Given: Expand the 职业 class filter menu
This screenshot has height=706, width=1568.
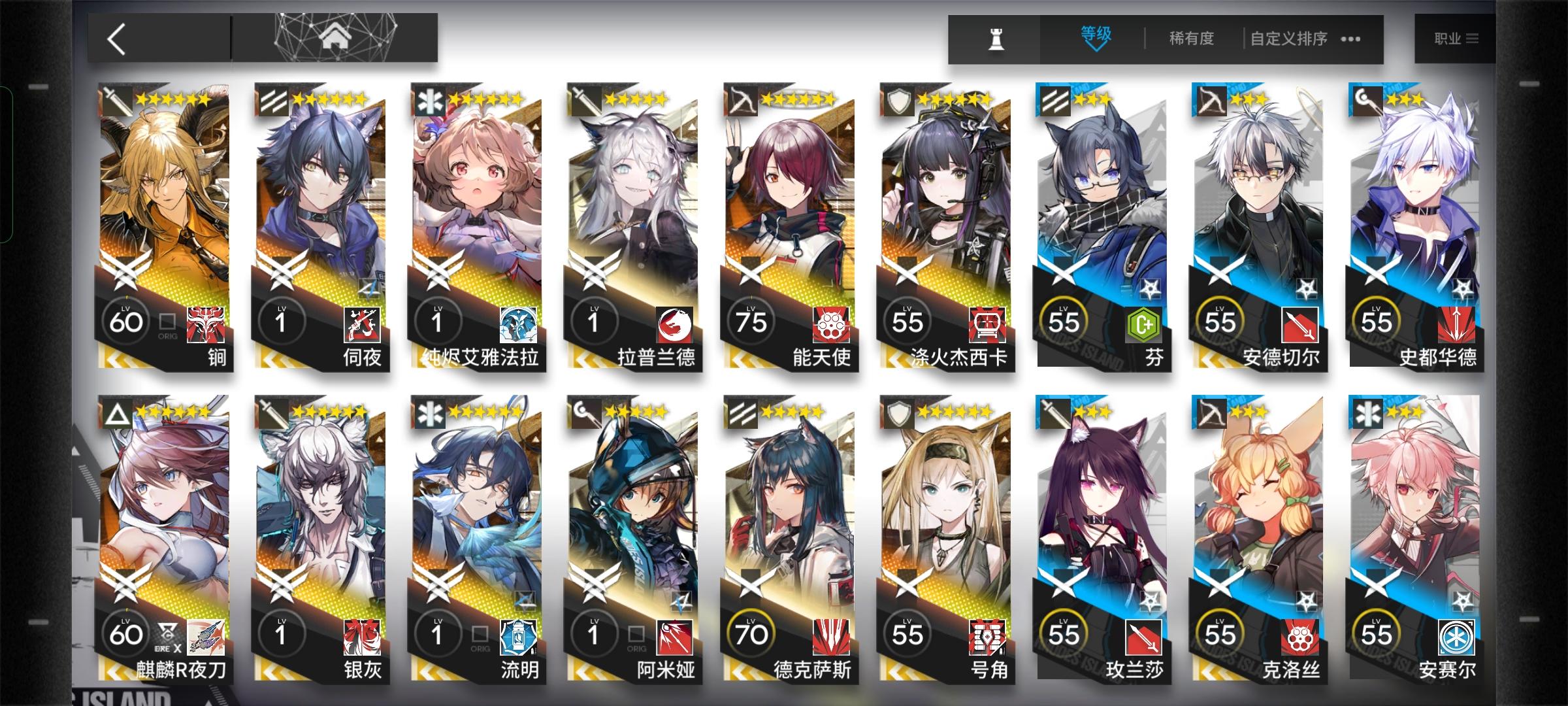Looking at the screenshot, I should point(1454,39).
